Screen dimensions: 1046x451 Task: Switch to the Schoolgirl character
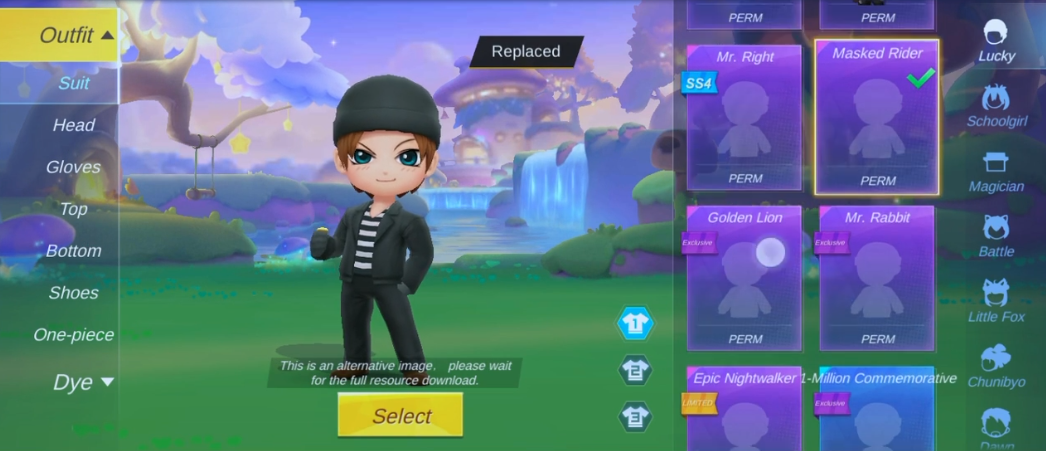pos(996,106)
